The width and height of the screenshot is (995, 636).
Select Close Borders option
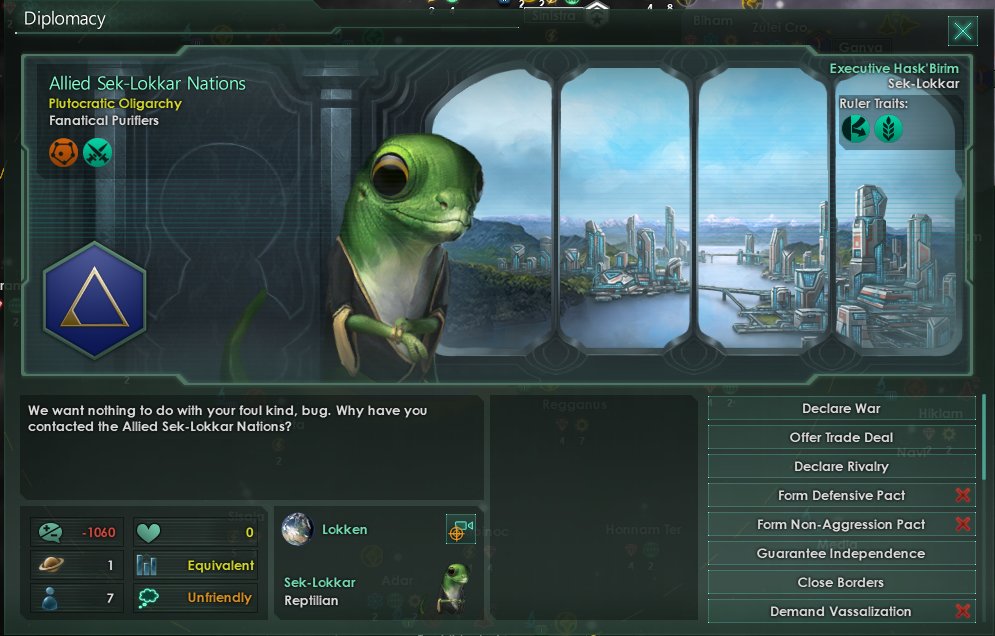[x=841, y=583]
